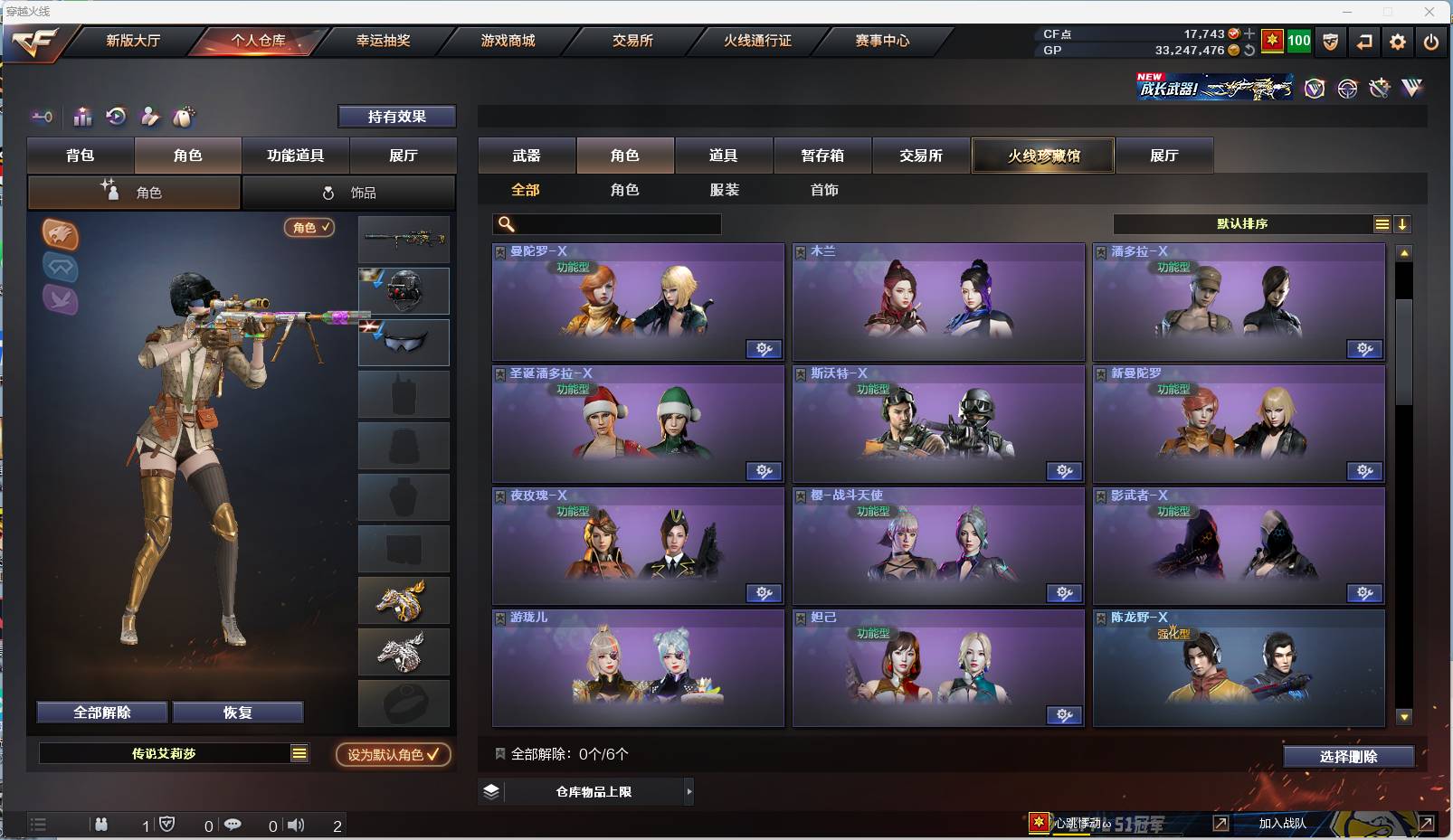
Task: Open the ranking stats icon in top toolbar
Action: coord(82,117)
